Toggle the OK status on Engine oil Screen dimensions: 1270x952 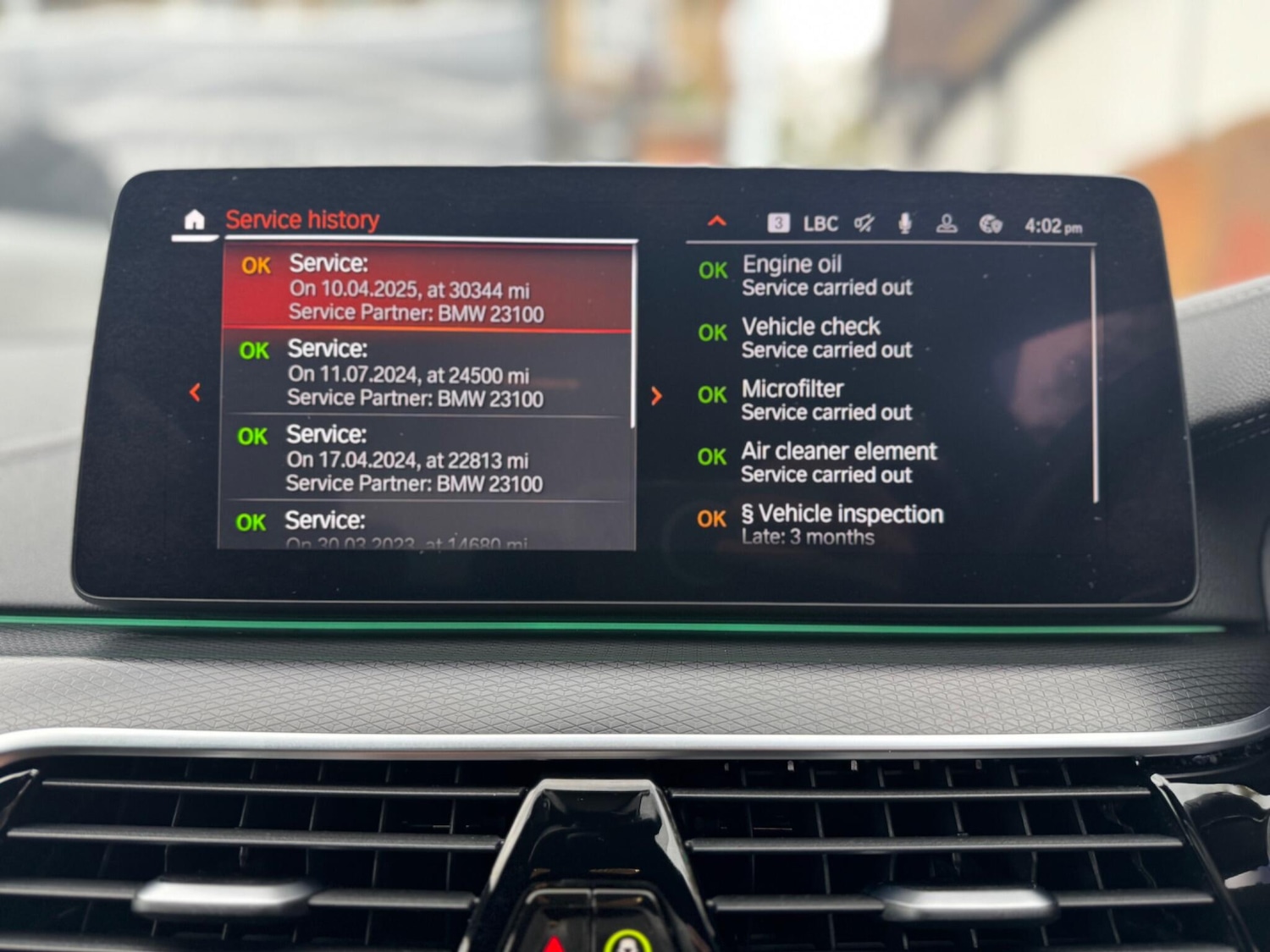click(712, 270)
